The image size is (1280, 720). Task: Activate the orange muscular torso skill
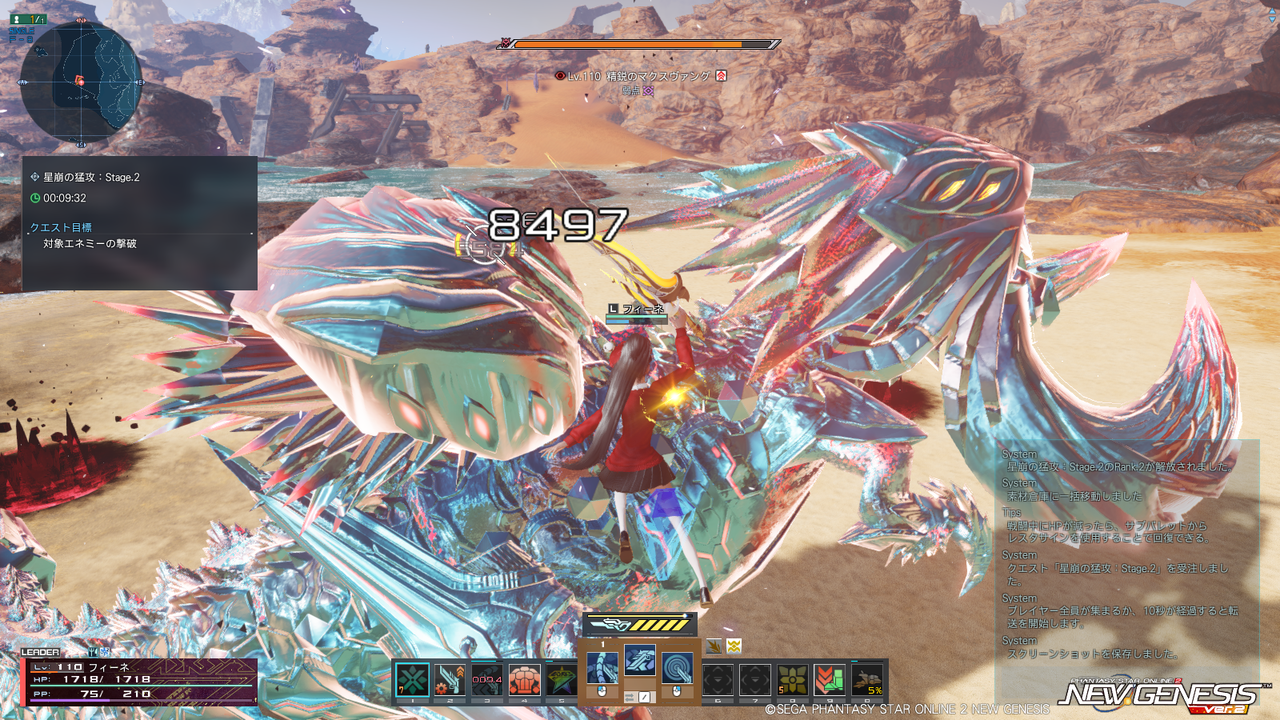524,680
